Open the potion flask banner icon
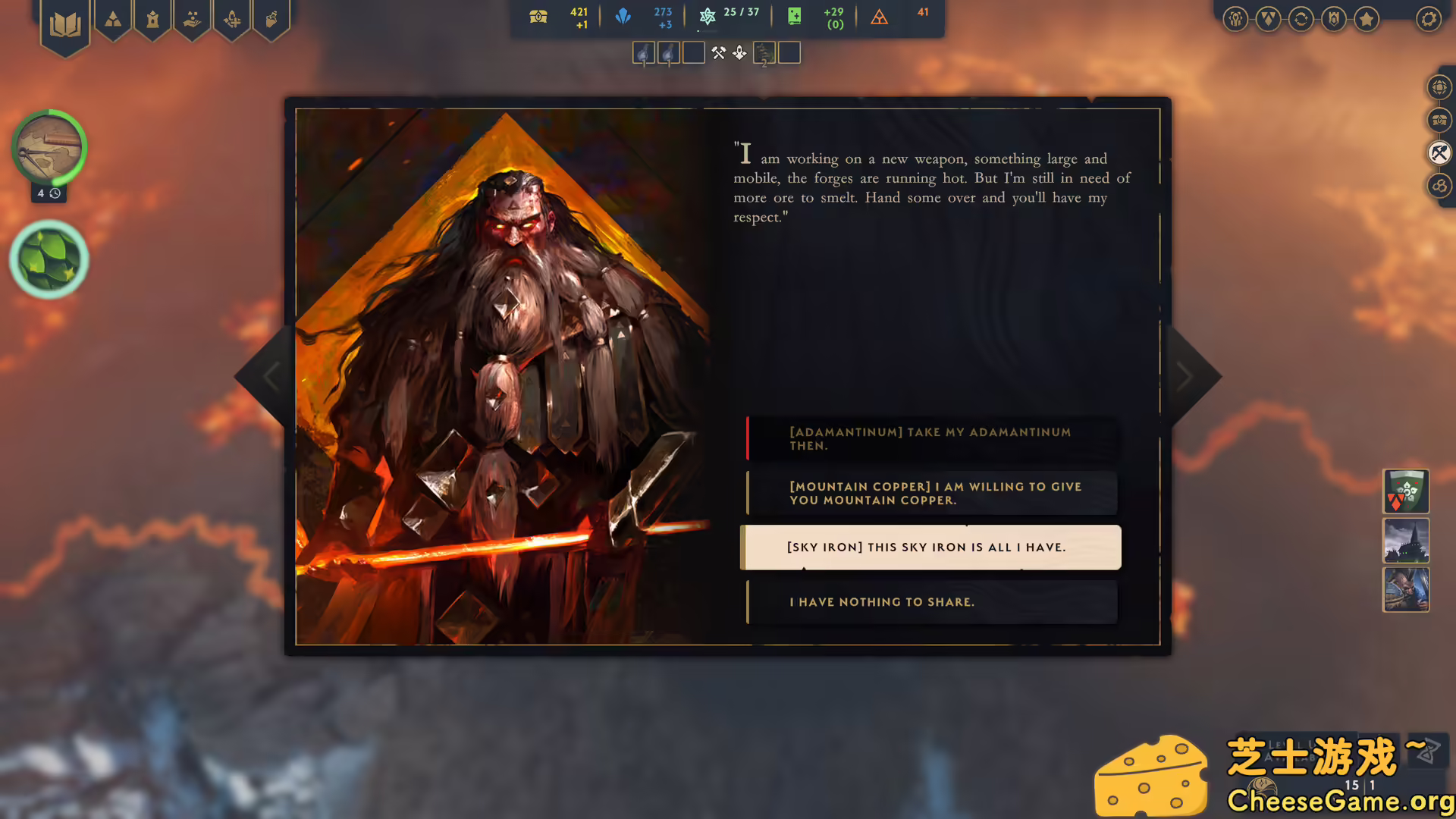The image size is (1456, 819). [271, 20]
